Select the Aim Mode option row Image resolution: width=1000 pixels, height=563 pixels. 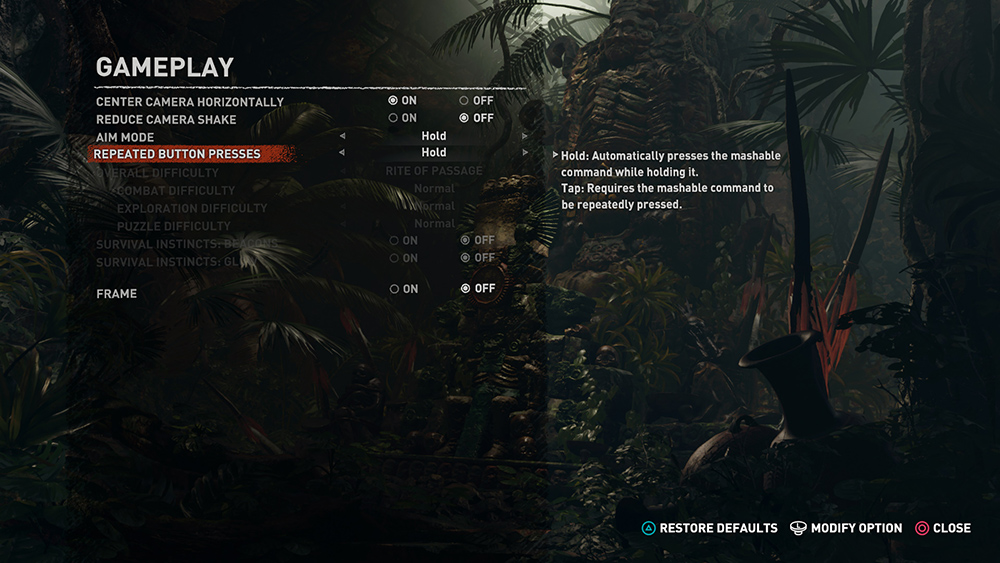pyautogui.click(x=125, y=137)
